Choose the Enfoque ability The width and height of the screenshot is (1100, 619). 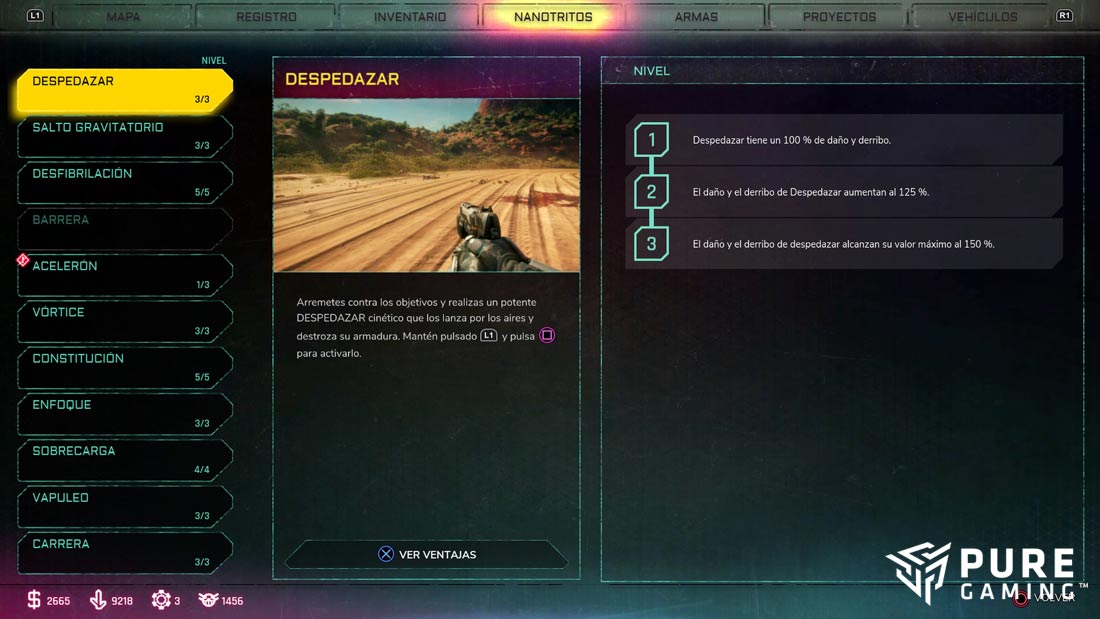[125, 413]
